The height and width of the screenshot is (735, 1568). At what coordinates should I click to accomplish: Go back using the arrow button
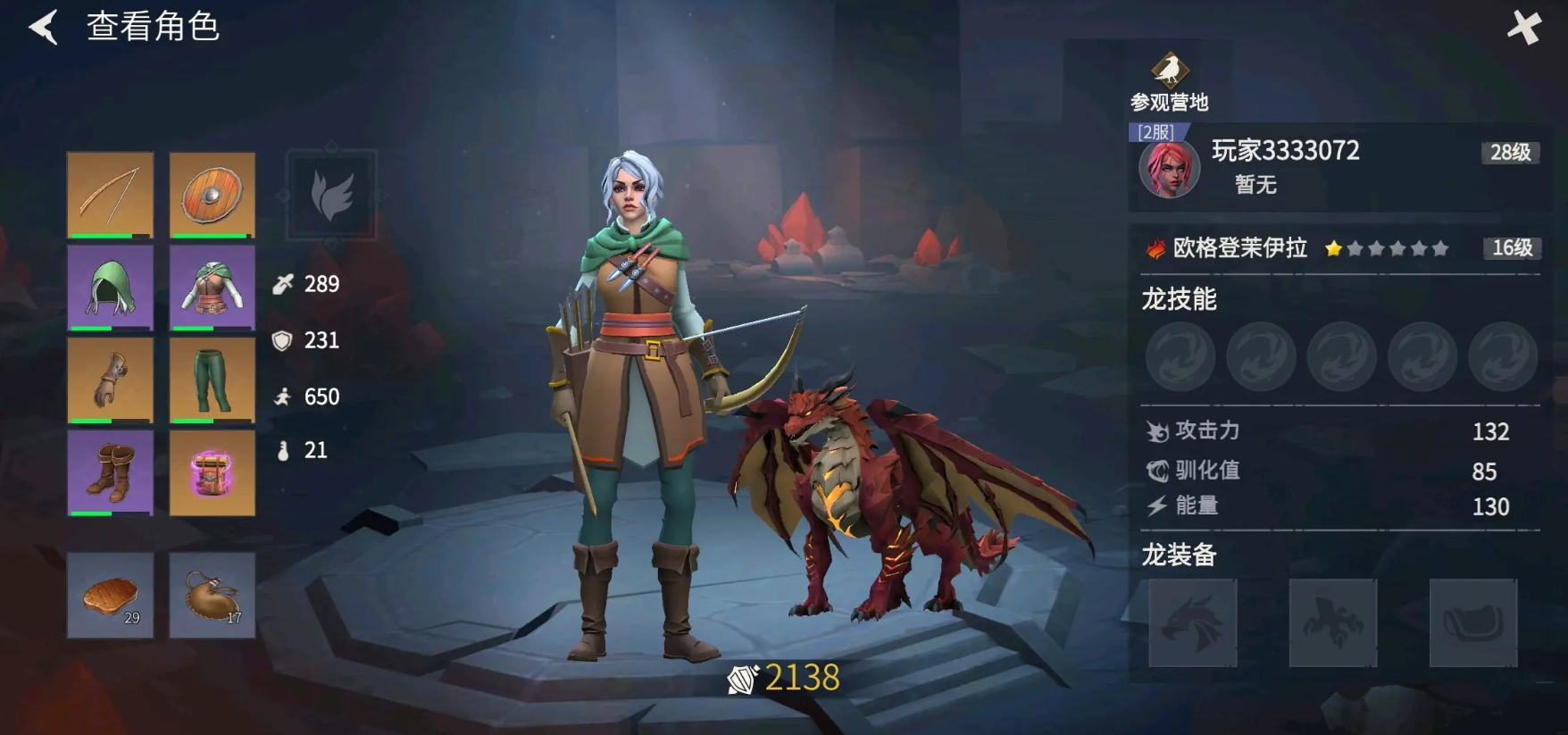pos(44,27)
